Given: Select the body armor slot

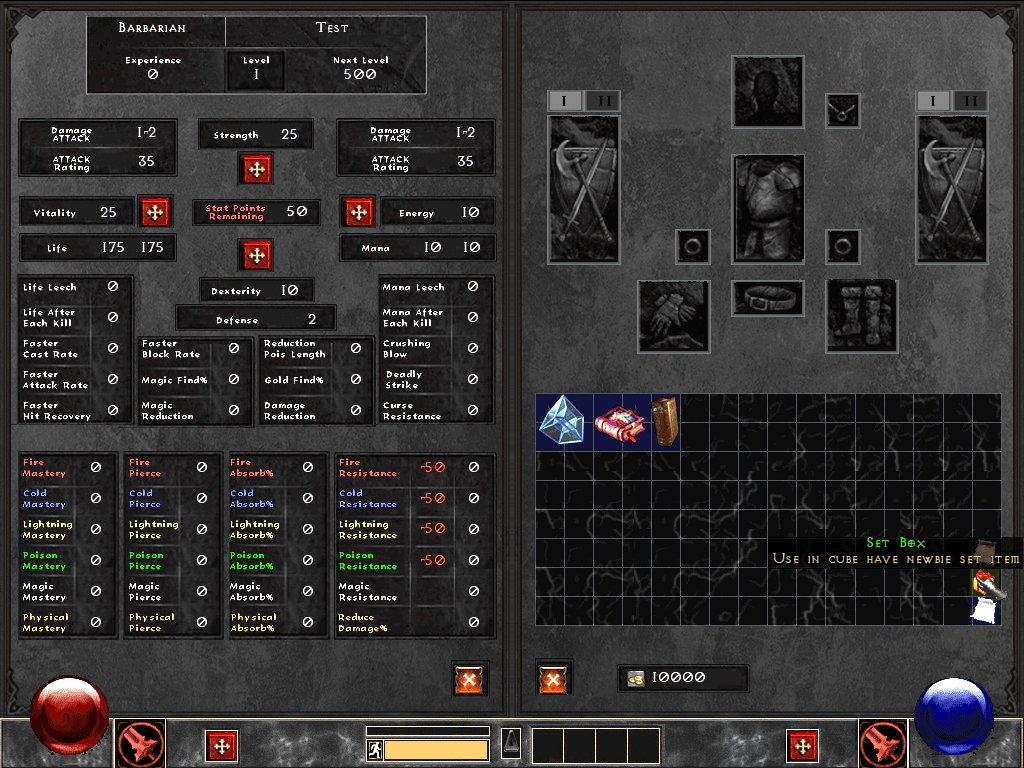Looking at the screenshot, I should point(768,208).
